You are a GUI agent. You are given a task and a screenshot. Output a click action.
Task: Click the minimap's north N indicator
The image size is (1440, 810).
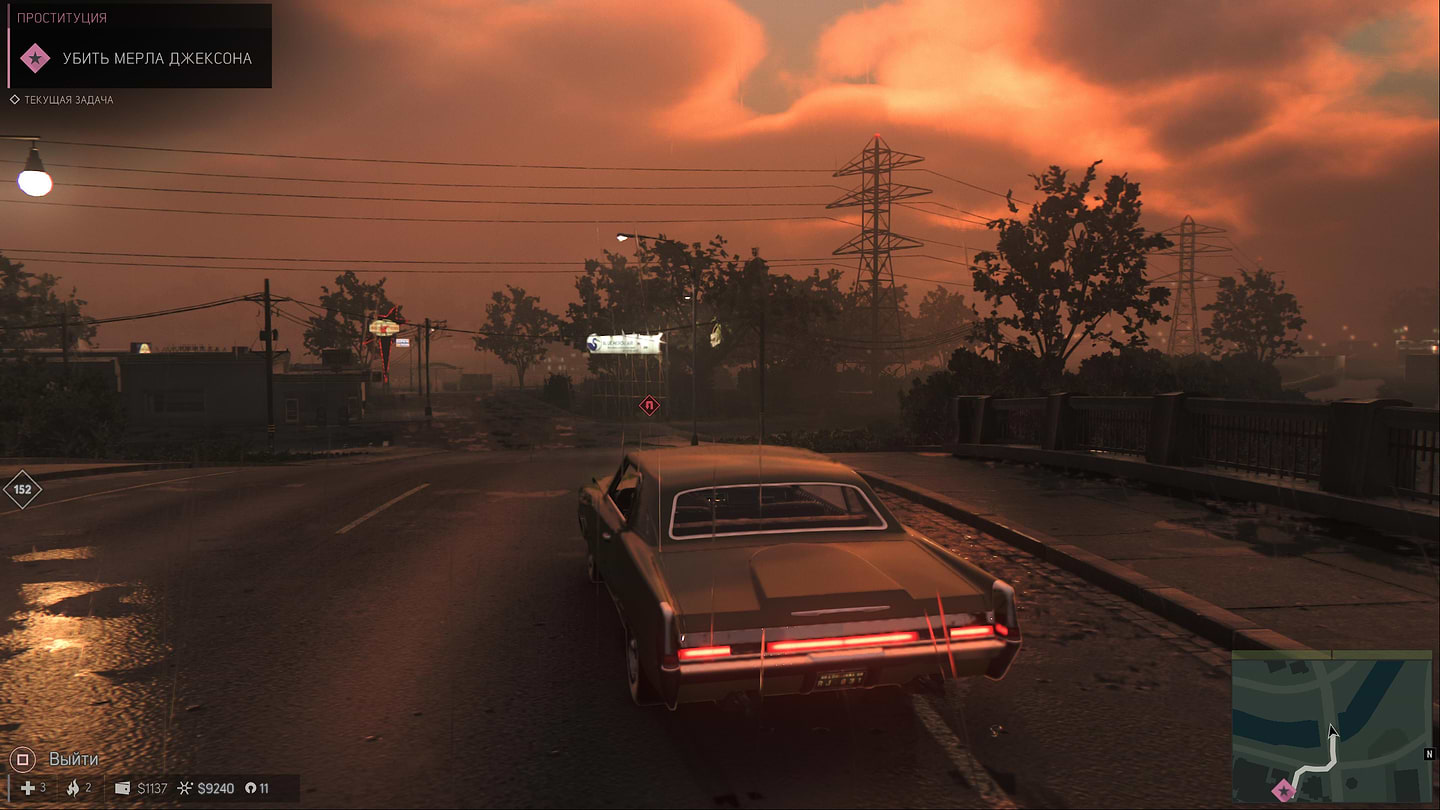(1428, 753)
